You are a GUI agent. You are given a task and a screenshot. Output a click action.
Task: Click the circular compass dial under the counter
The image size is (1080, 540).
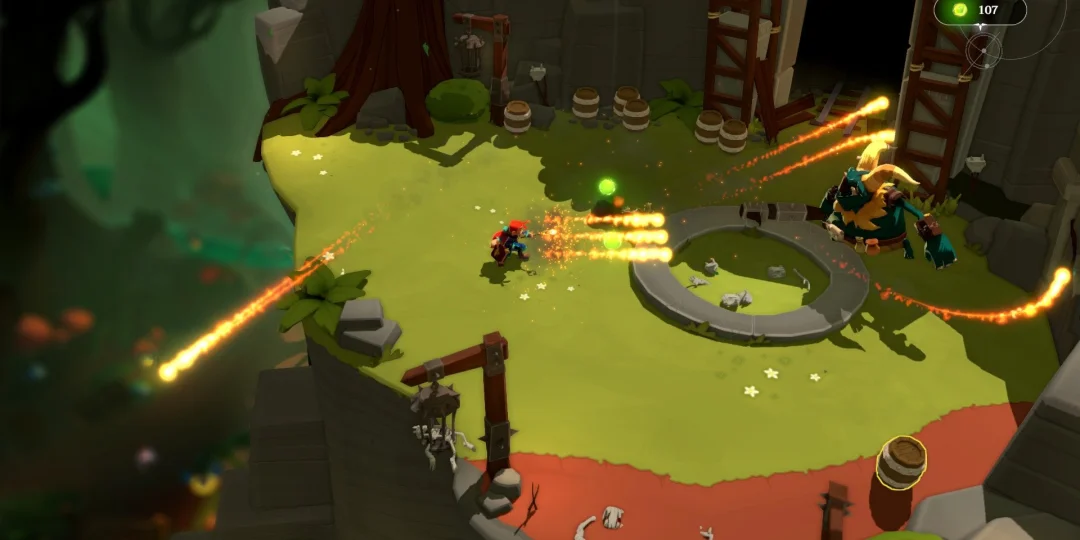tap(984, 49)
